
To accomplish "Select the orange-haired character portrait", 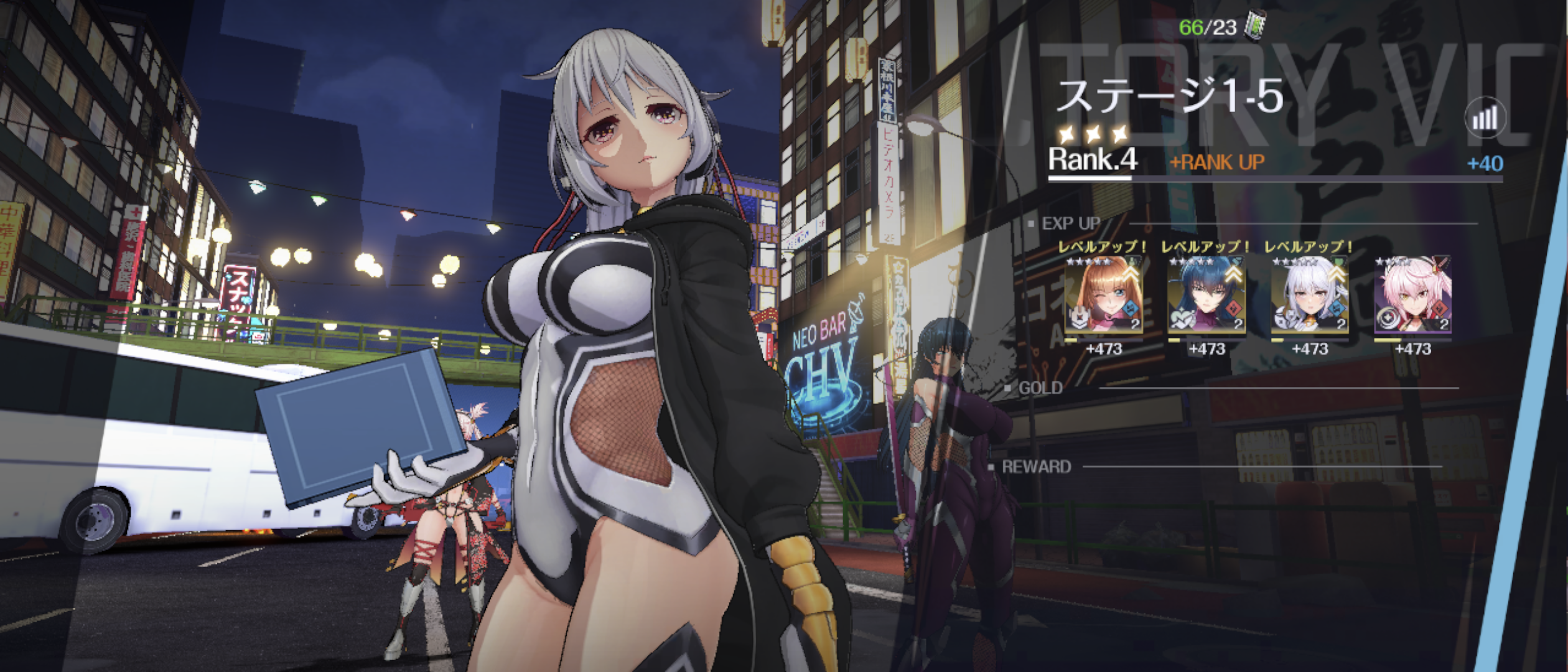I will coord(1103,296).
